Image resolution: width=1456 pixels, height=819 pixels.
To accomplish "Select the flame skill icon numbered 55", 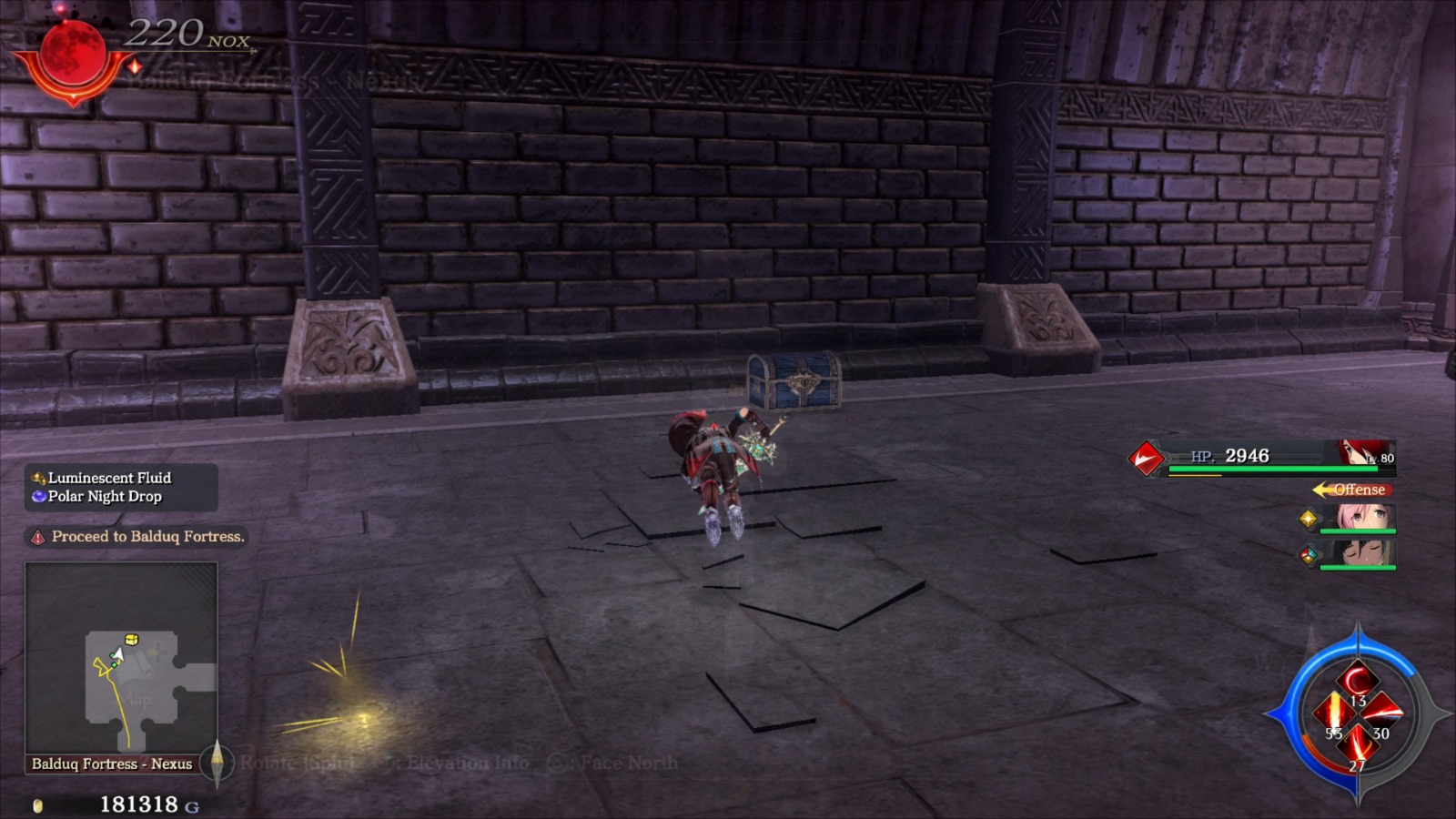I will pos(1334,713).
